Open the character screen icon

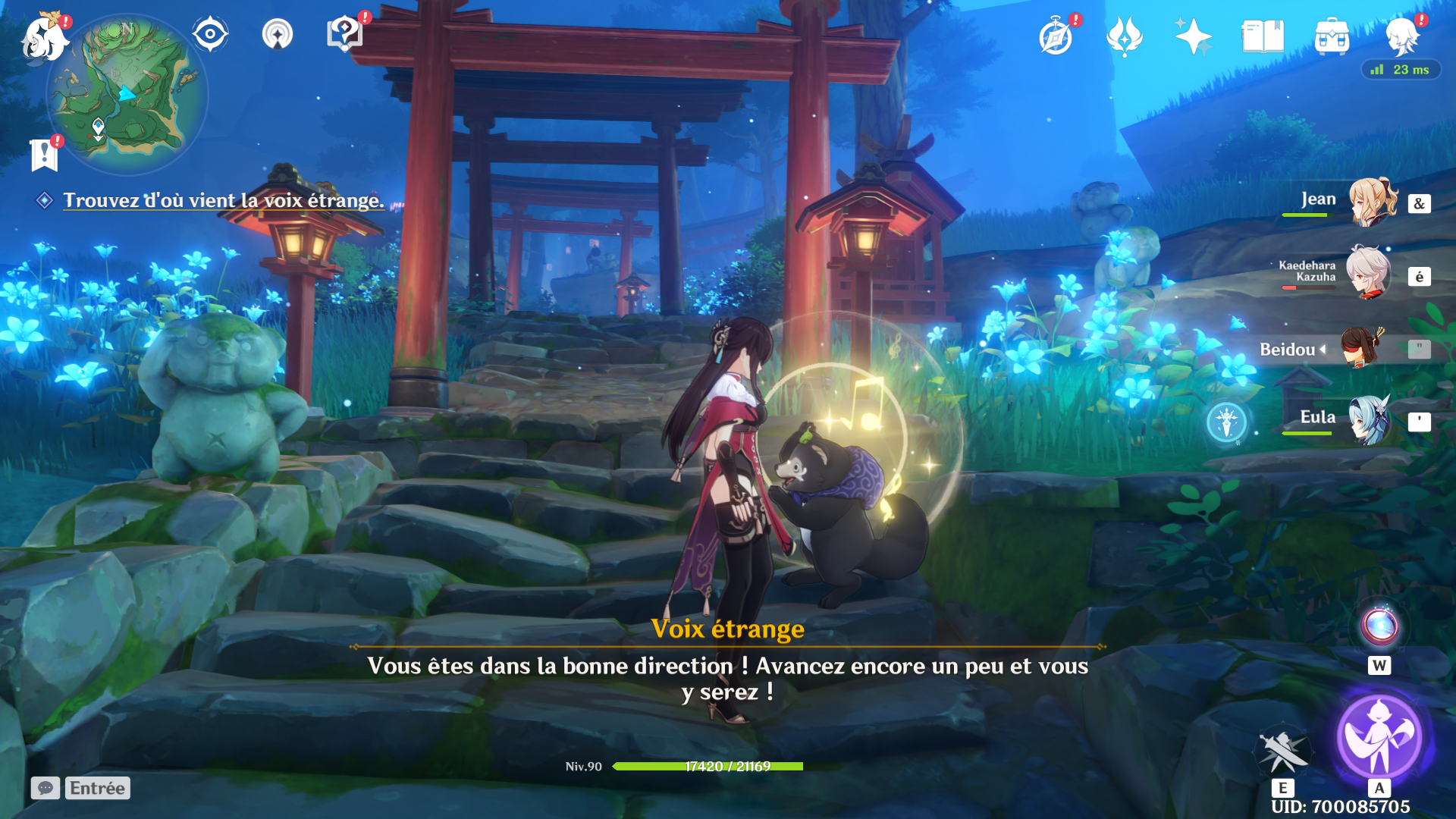click(x=1401, y=36)
